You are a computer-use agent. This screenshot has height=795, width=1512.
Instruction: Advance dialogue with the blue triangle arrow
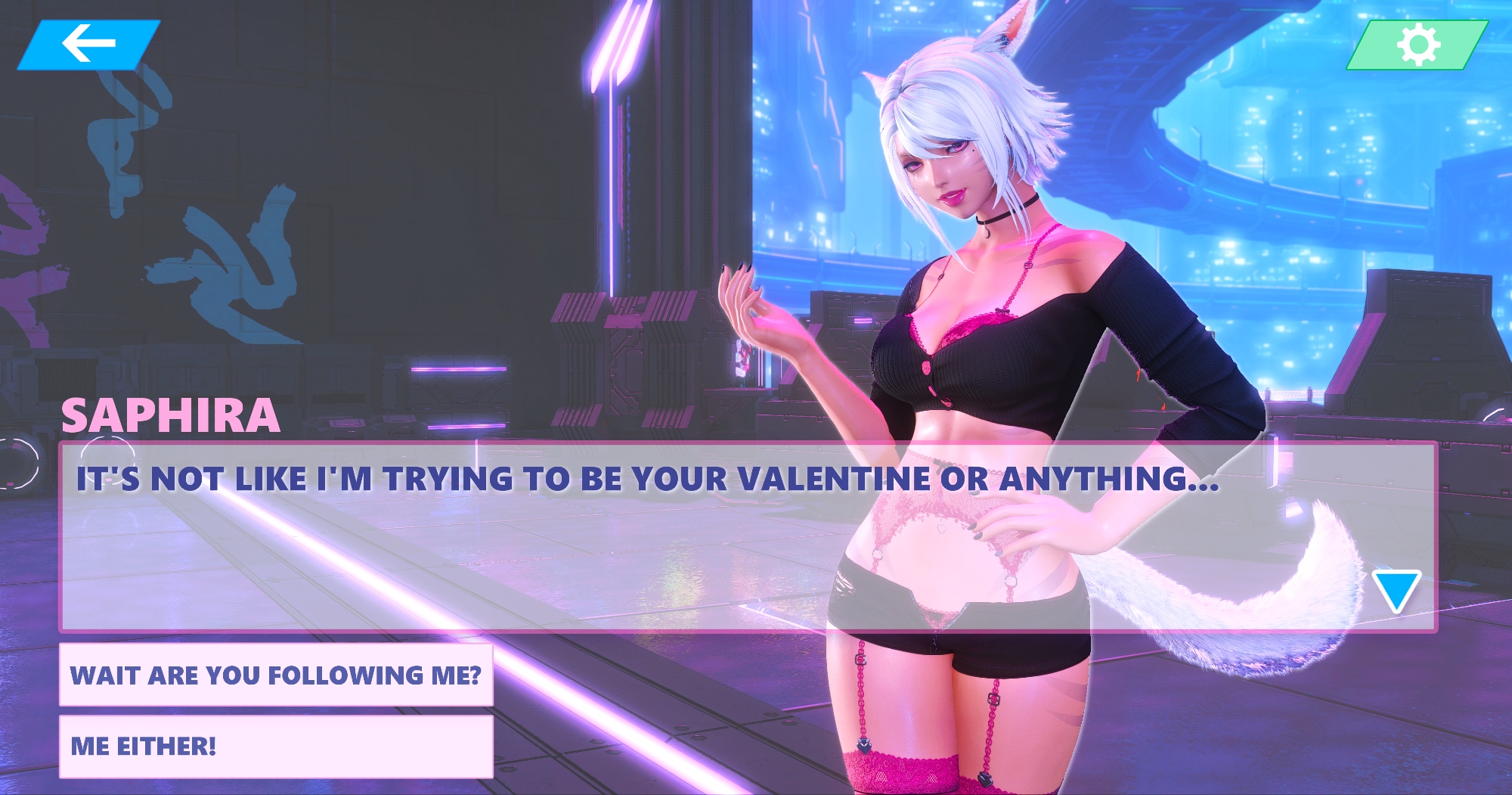point(1396,591)
